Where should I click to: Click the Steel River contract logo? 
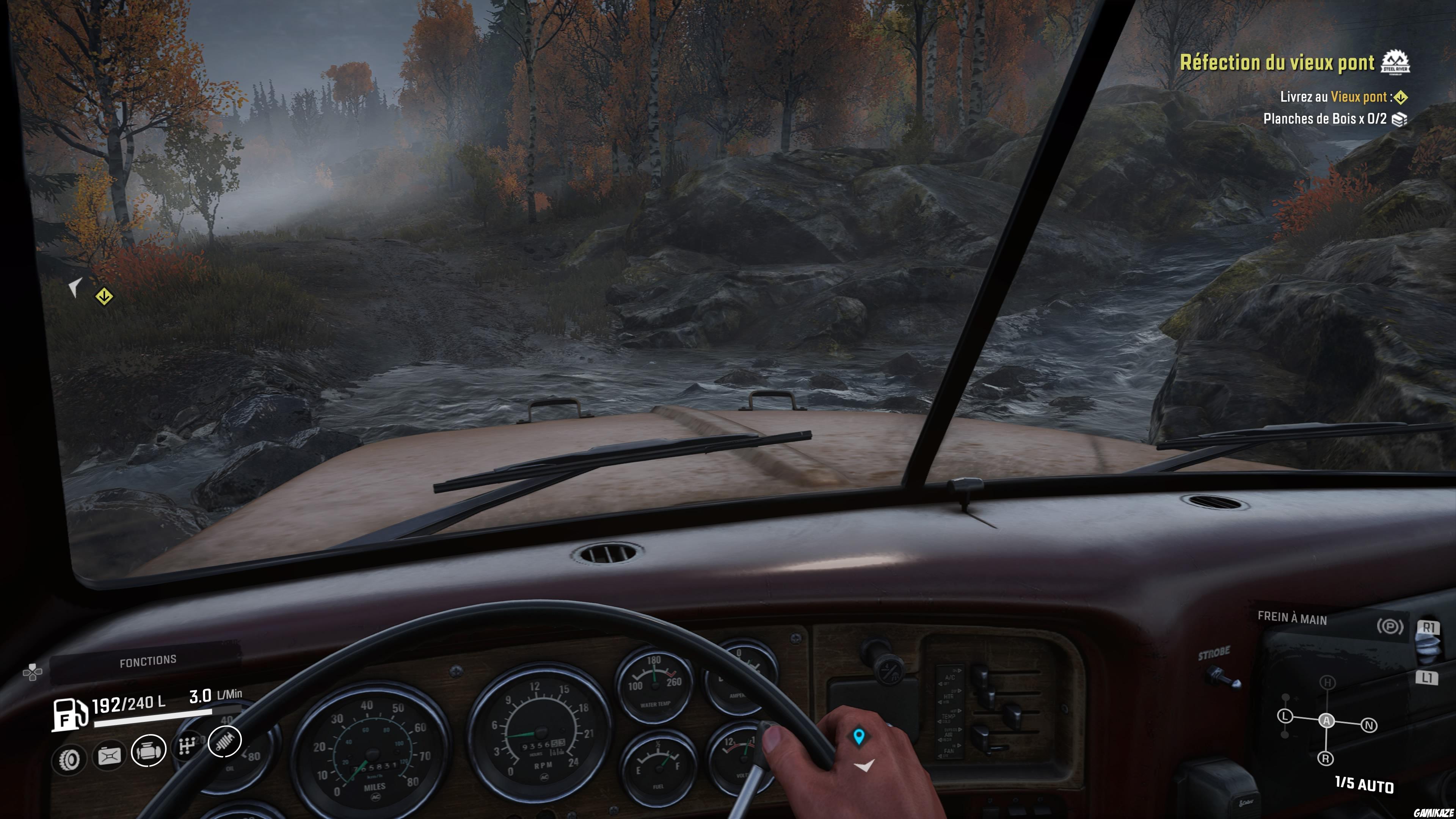(1395, 62)
